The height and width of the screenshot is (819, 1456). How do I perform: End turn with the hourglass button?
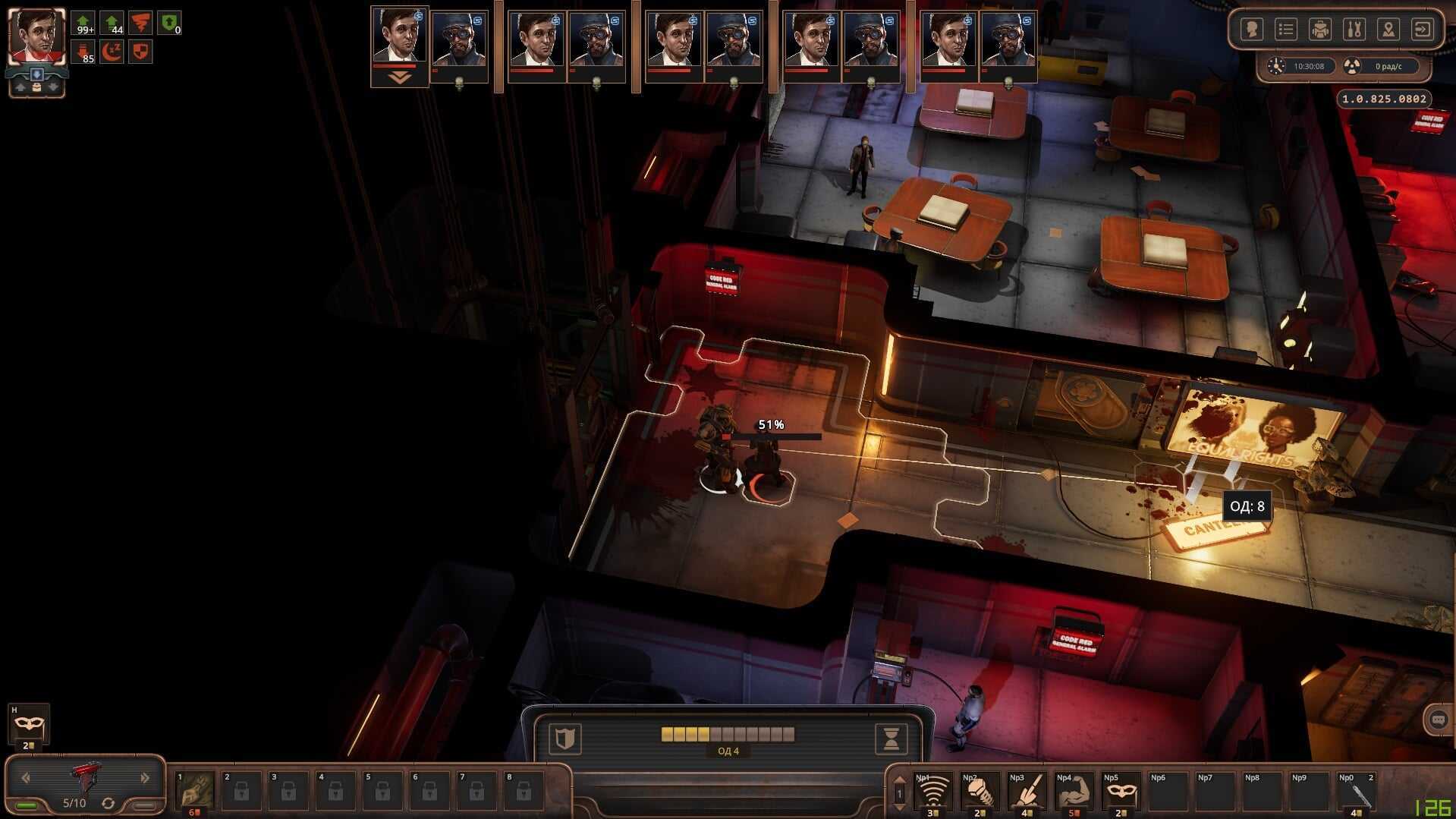tap(891, 738)
